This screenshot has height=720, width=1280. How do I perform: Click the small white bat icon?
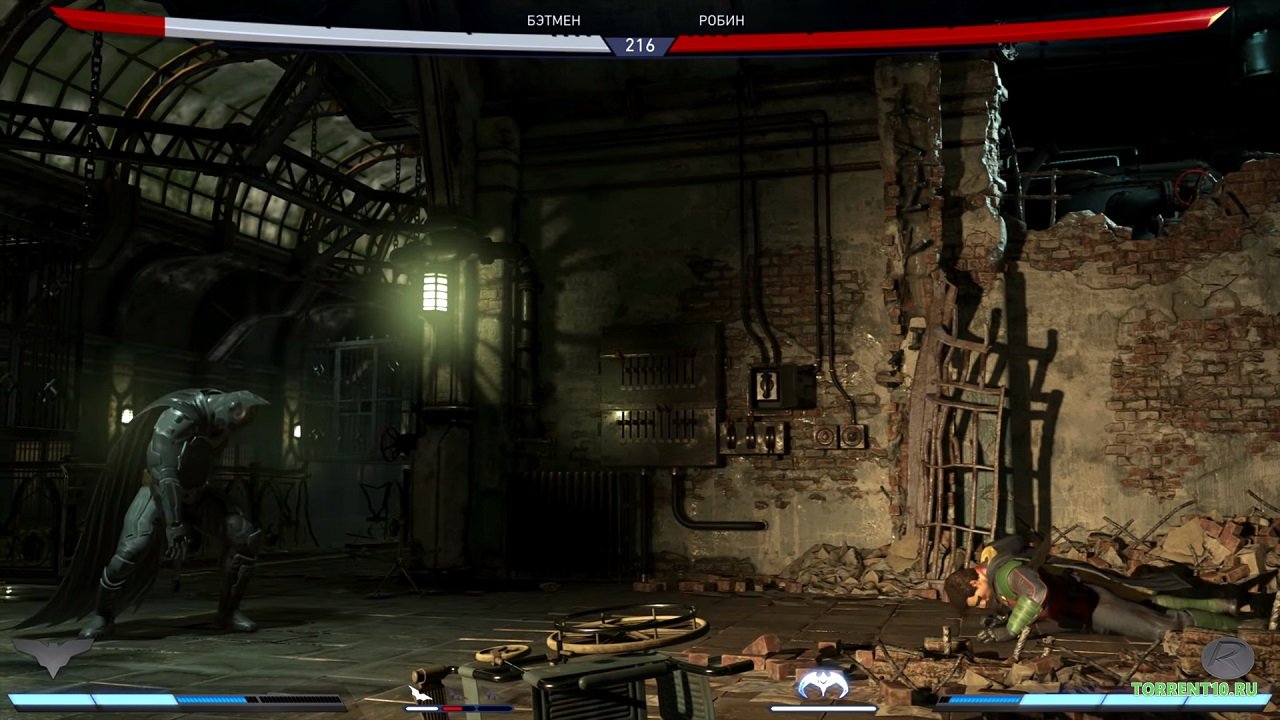(420, 692)
